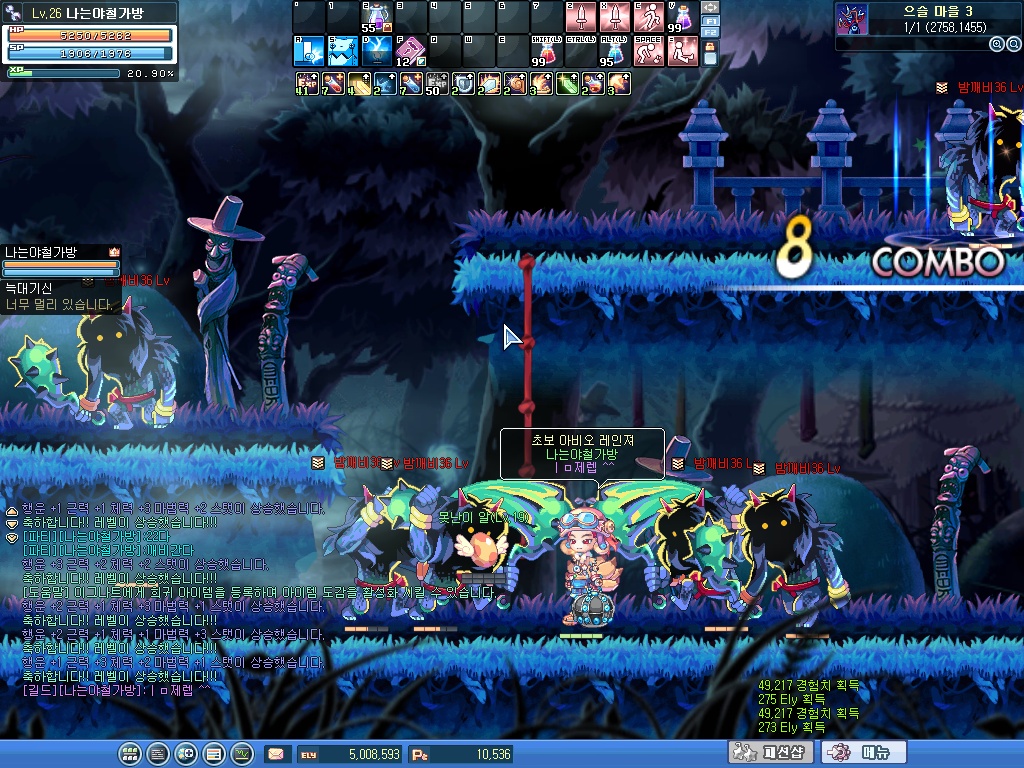Select the purple book item on slot F
The width and height of the screenshot is (1024, 768).
[410, 51]
